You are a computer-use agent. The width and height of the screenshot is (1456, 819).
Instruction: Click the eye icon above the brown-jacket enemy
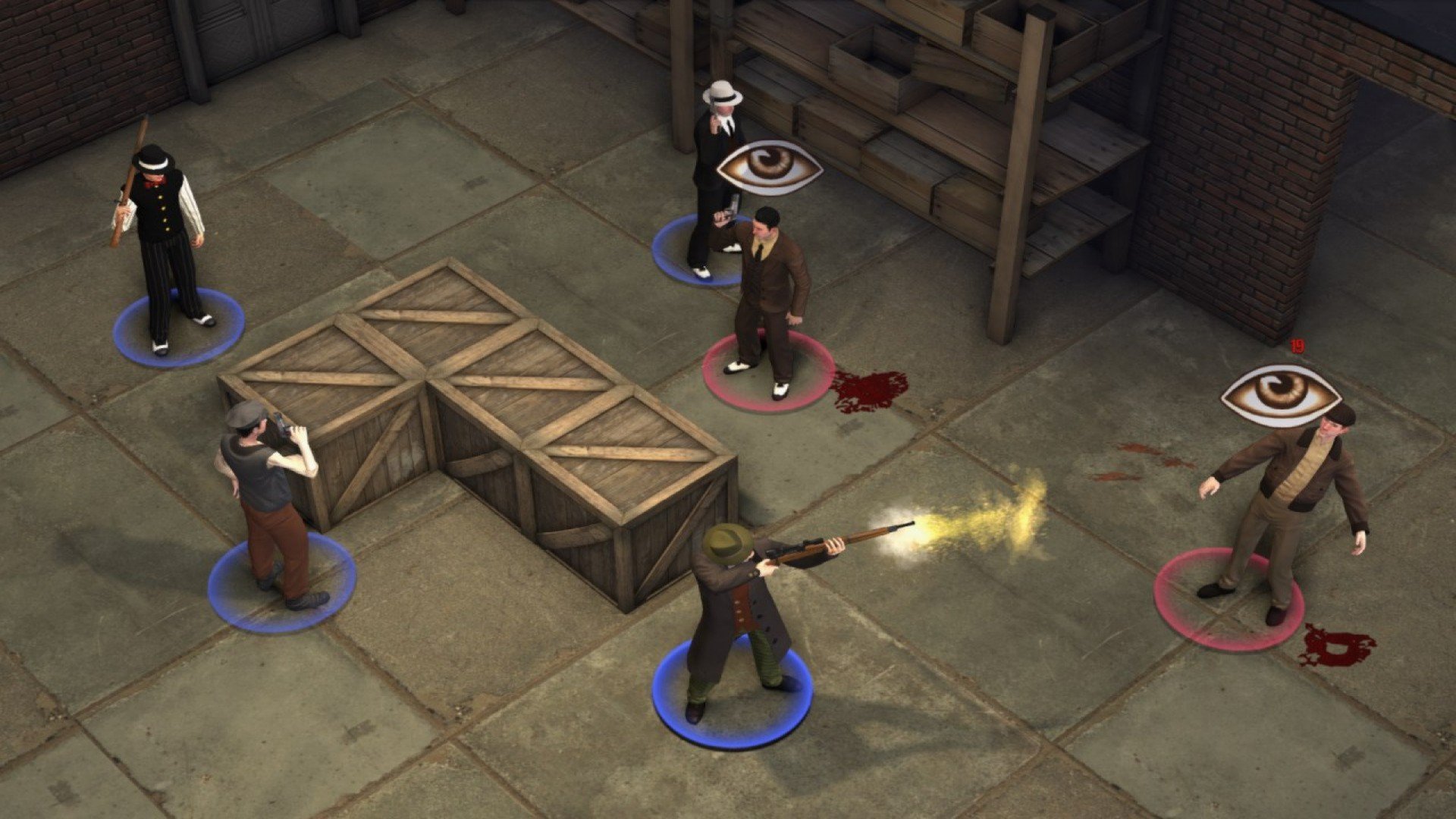[1279, 394]
